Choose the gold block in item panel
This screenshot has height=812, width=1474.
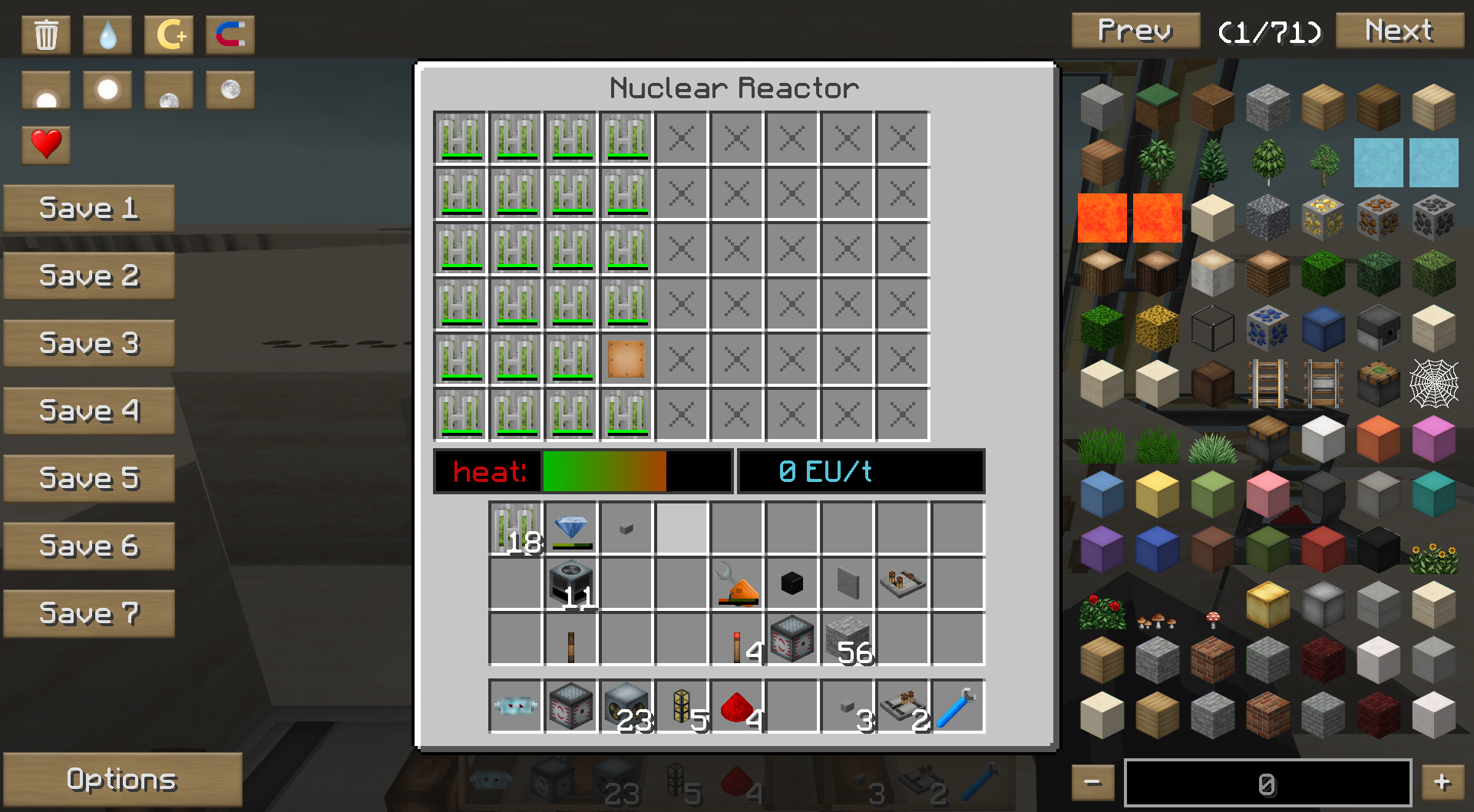pos(1267,604)
